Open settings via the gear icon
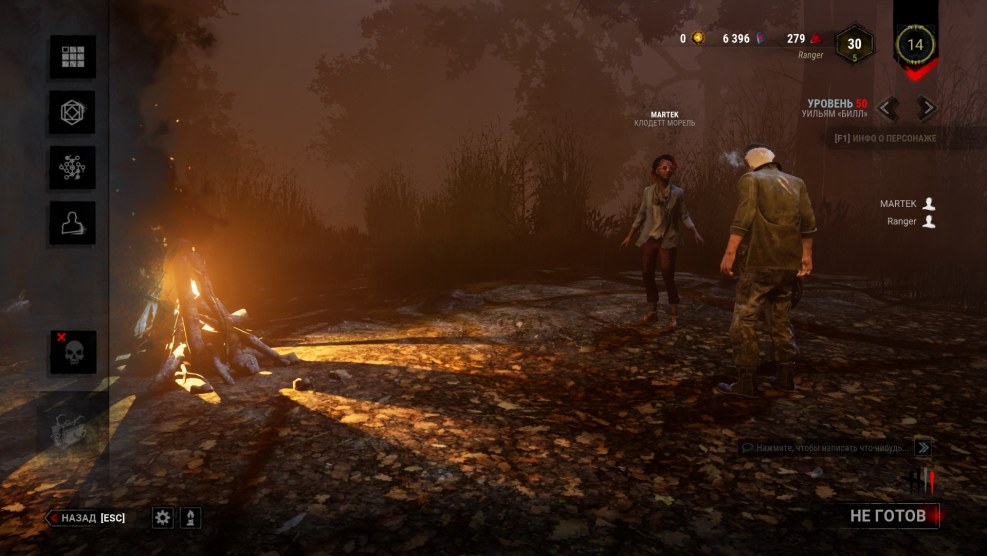 (x=162, y=517)
